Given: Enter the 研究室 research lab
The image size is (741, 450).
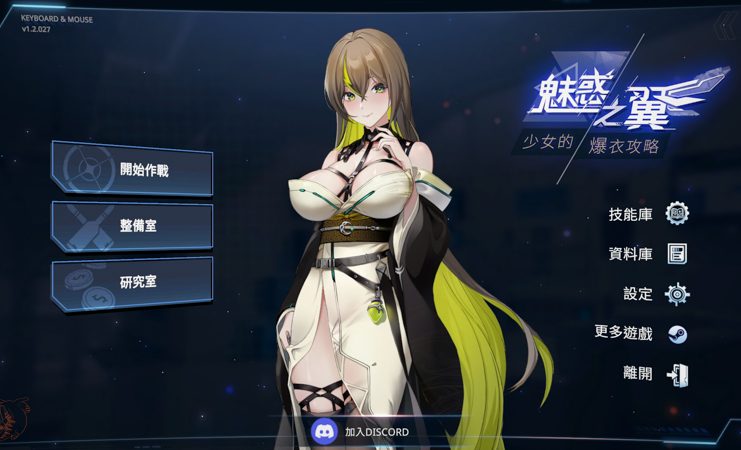Looking at the screenshot, I should [132, 282].
